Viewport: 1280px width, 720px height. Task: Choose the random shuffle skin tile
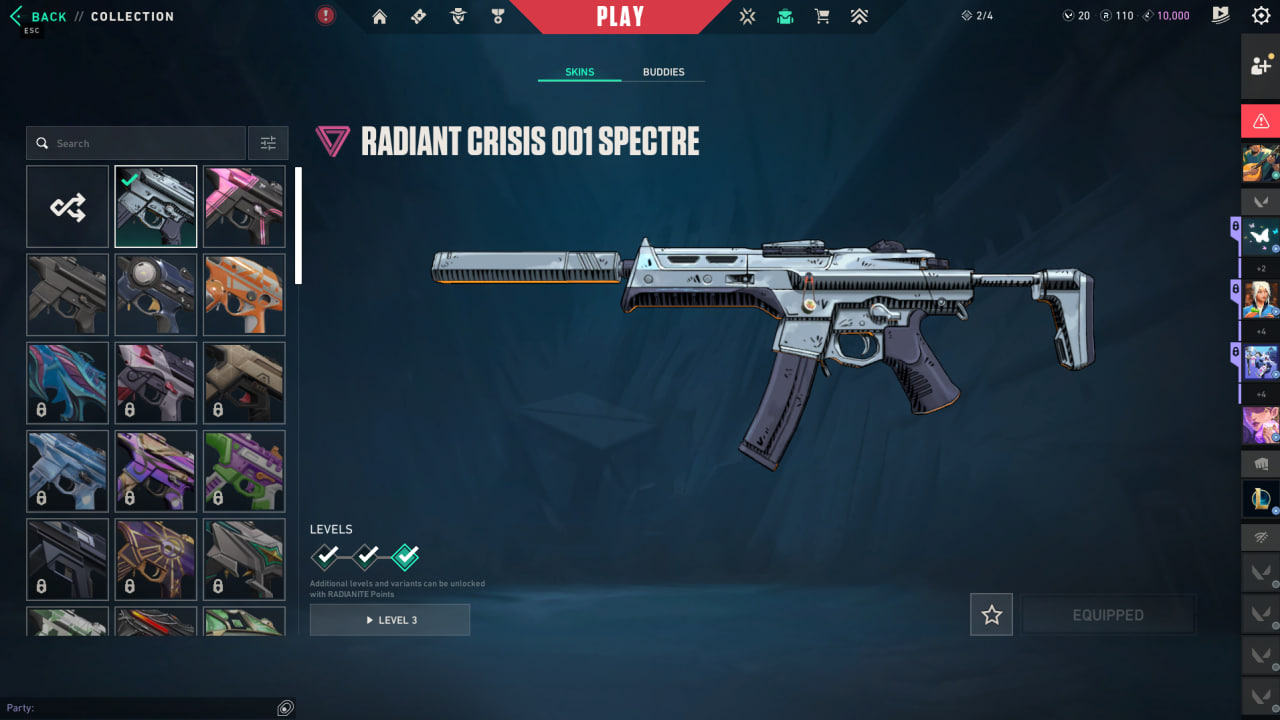tap(68, 207)
